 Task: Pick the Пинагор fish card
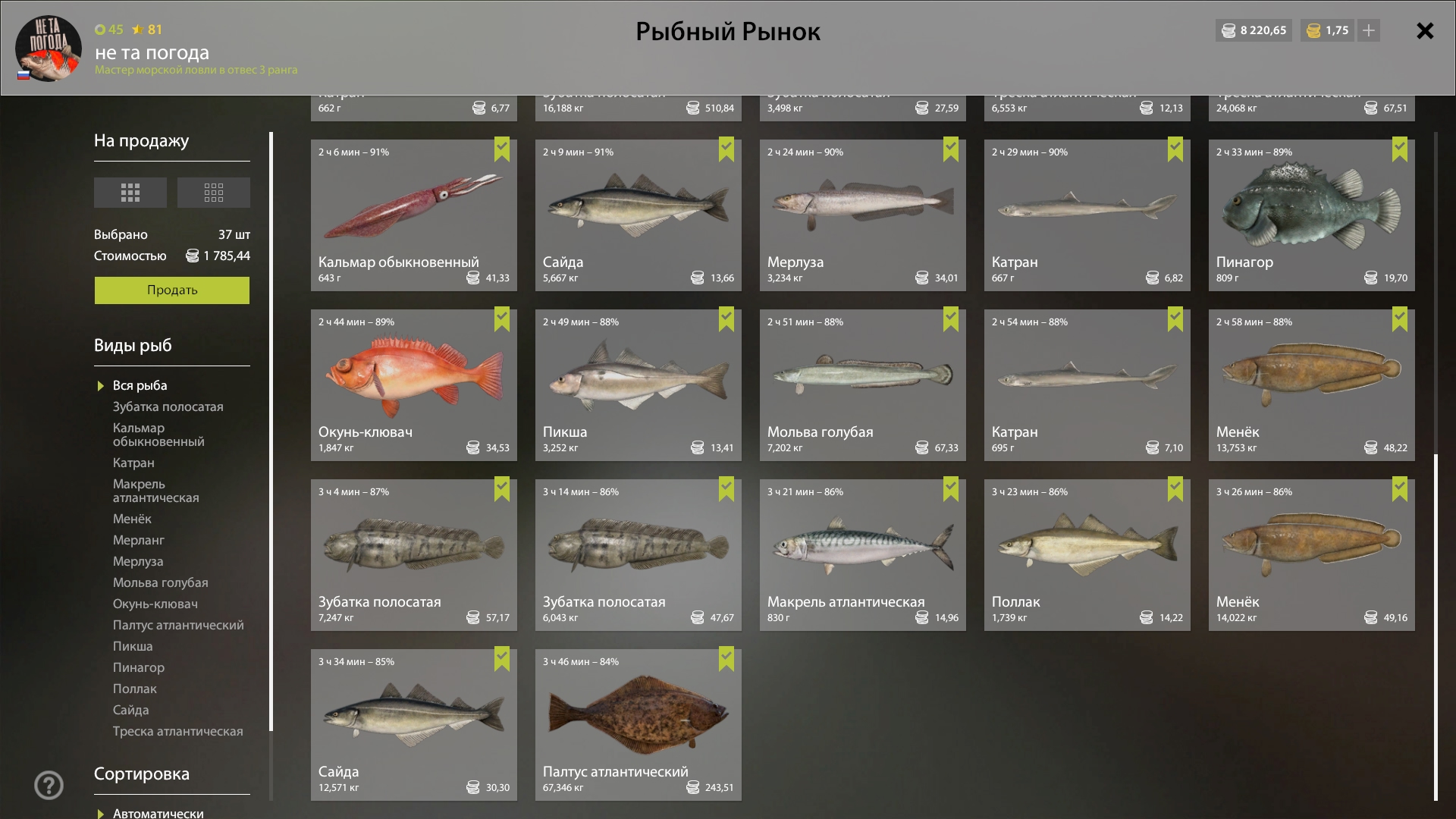(1311, 215)
